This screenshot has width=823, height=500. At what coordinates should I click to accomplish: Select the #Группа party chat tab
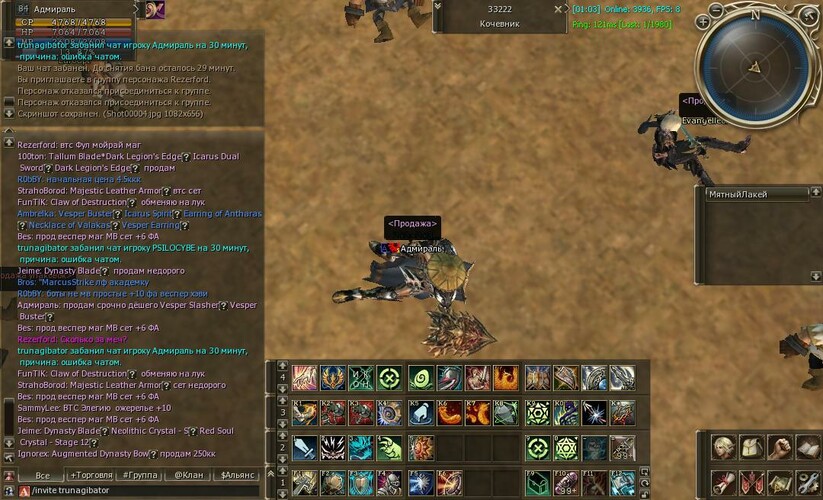point(140,476)
